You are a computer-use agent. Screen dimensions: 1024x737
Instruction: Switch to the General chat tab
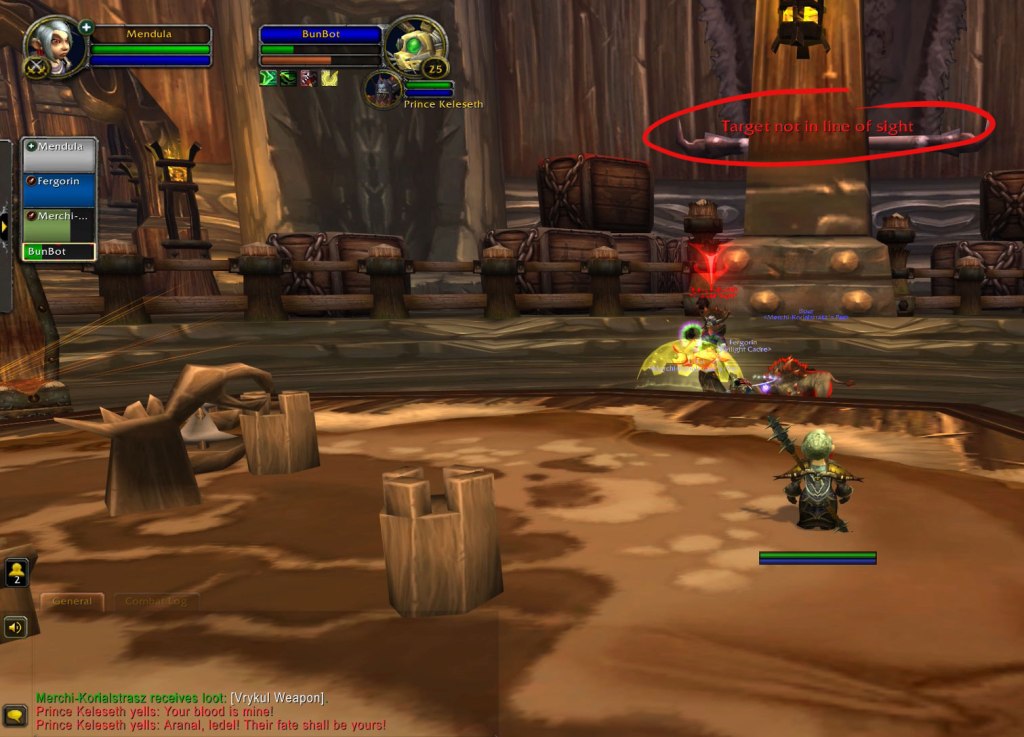click(72, 601)
